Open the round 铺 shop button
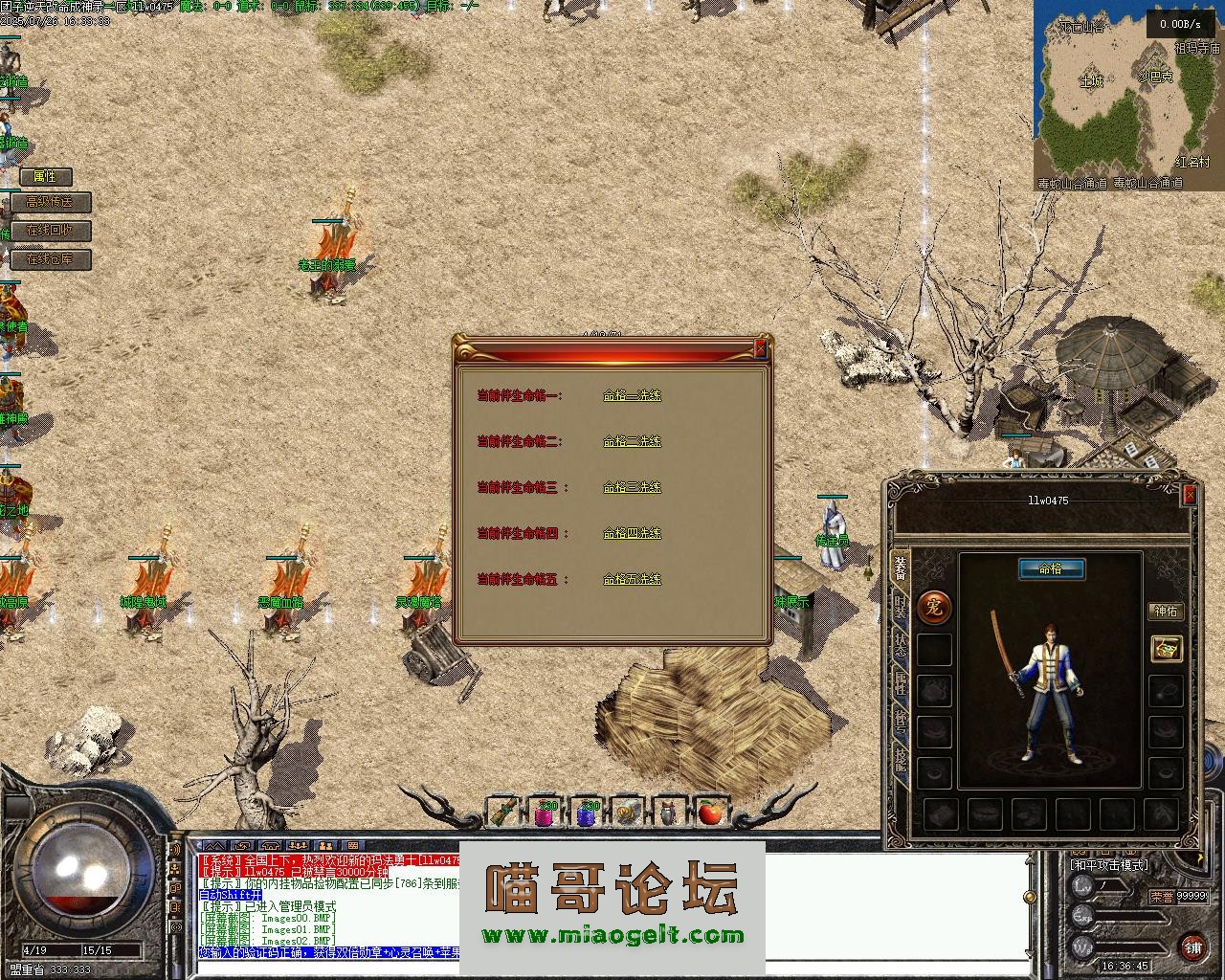Screen dimensions: 1225x980 (1192, 947)
